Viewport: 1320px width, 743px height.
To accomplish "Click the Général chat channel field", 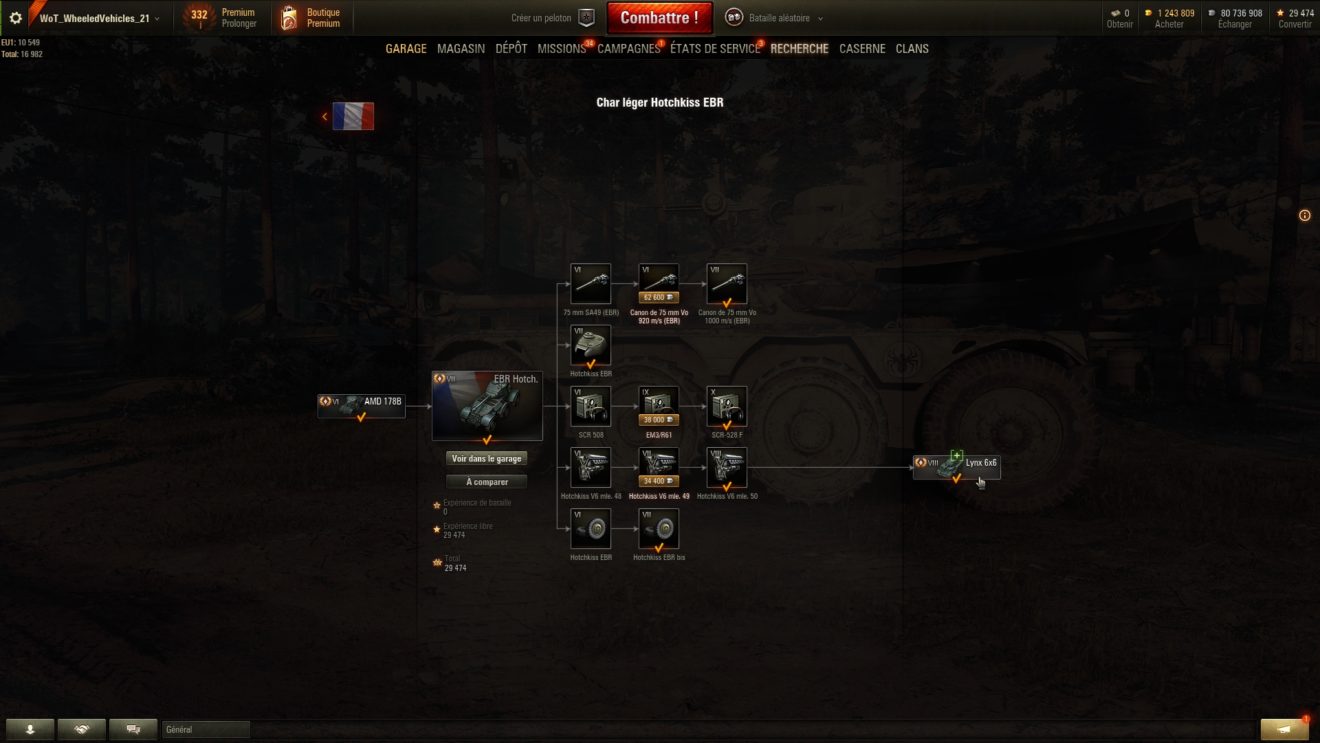I will pyautogui.click(x=206, y=730).
